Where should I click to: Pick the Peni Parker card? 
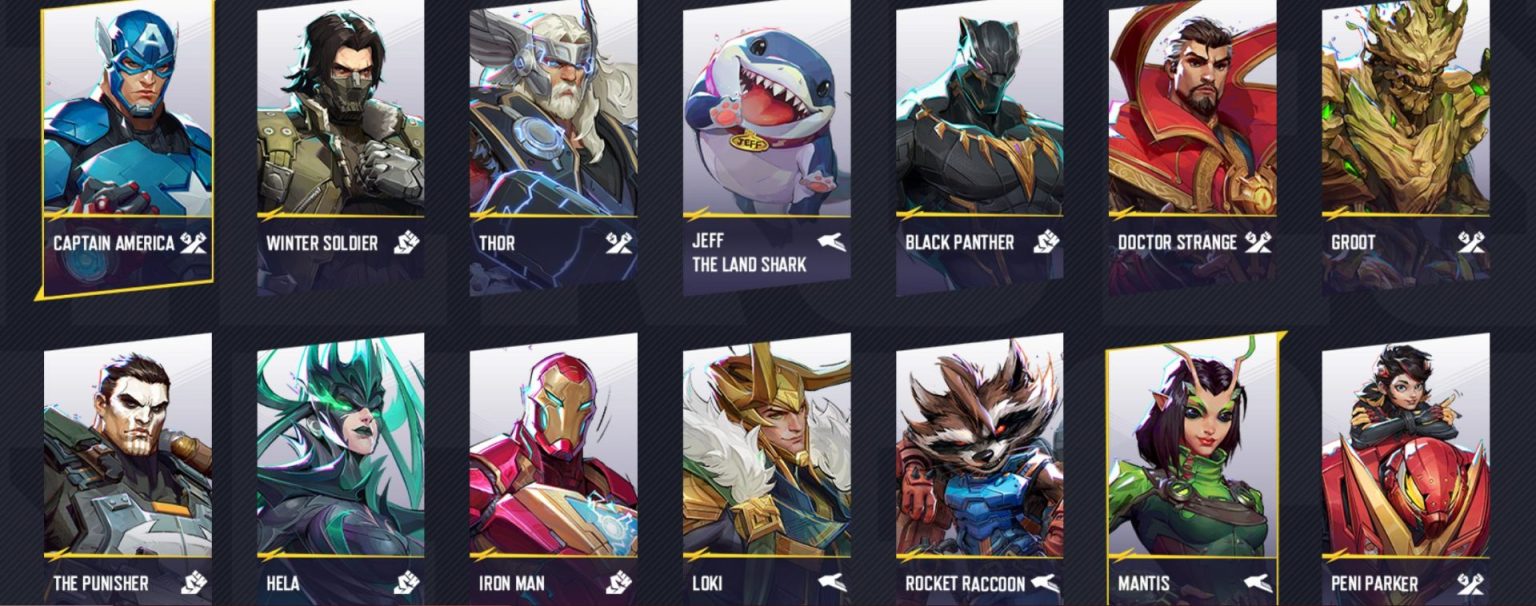tap(1405, 460)
